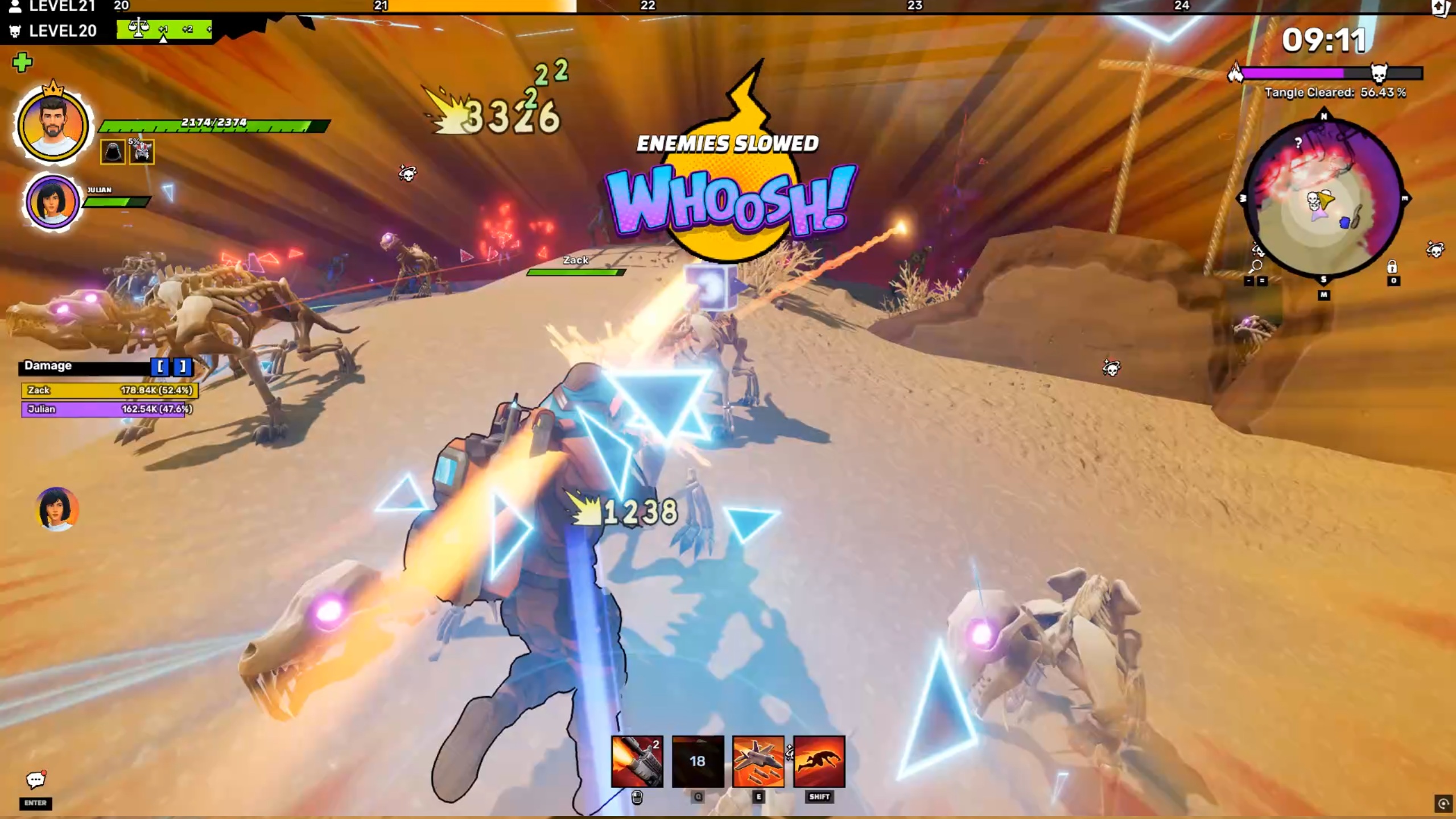Select Julian's row in damage meter

106,409
